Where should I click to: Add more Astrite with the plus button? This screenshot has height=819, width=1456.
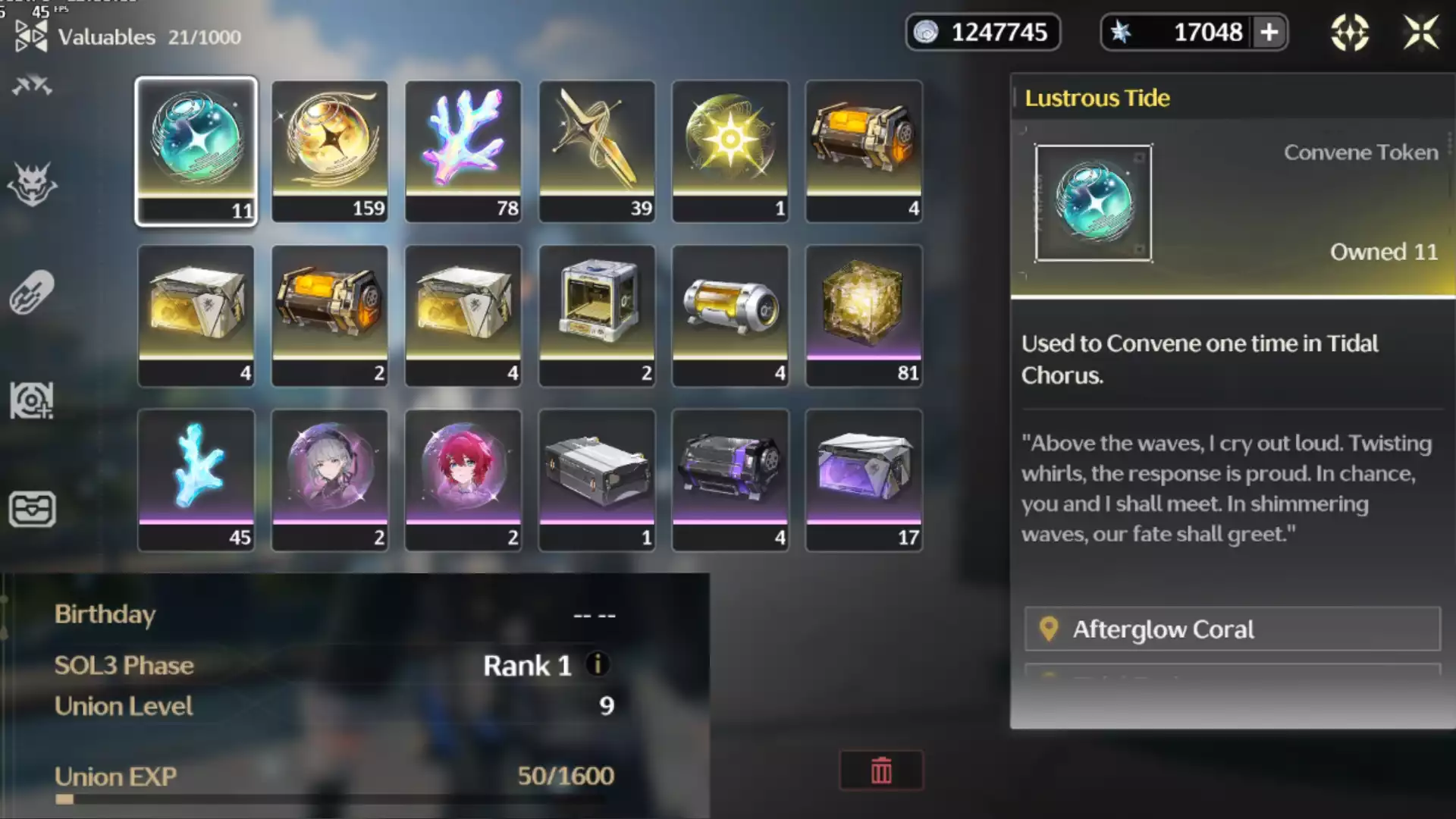1269,33
